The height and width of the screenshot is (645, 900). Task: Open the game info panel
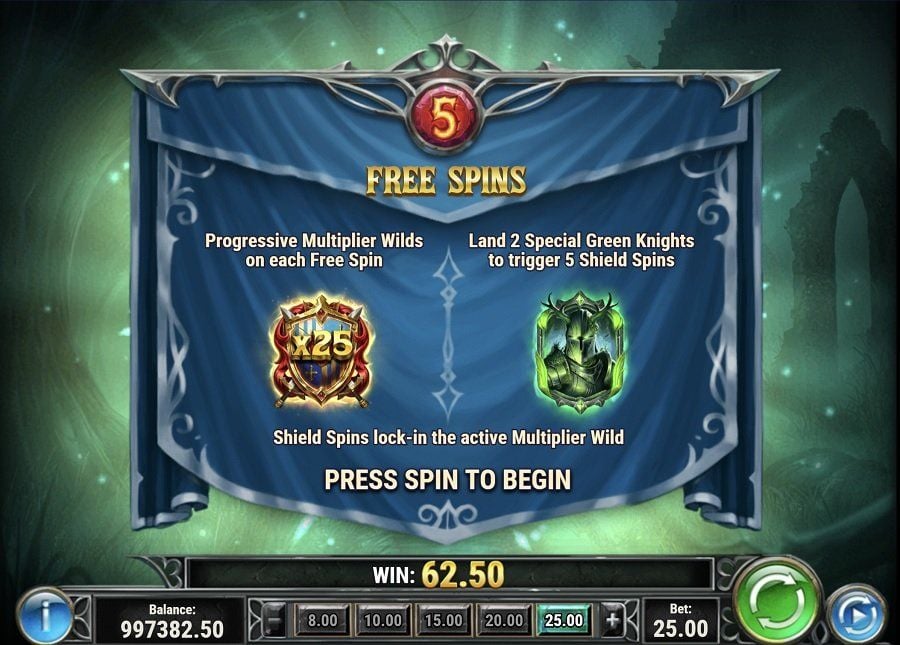click(x=42, y=616)
